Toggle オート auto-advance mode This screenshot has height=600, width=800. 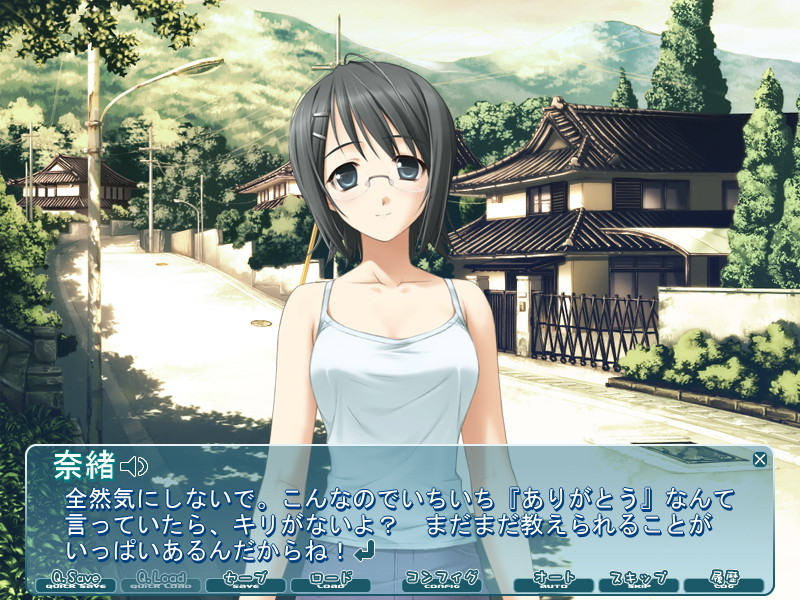554,581
